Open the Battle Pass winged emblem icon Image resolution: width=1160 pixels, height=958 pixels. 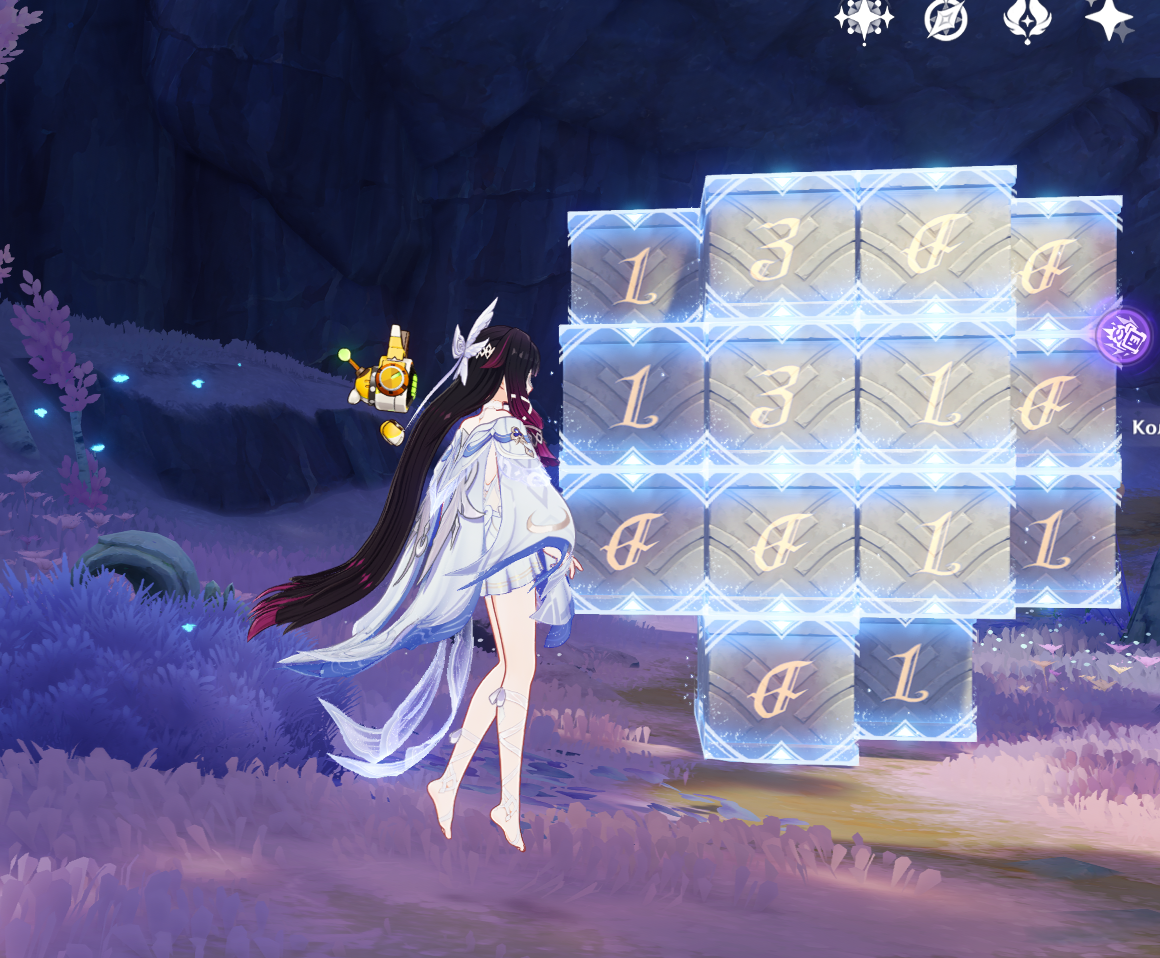coord(1025,20)
